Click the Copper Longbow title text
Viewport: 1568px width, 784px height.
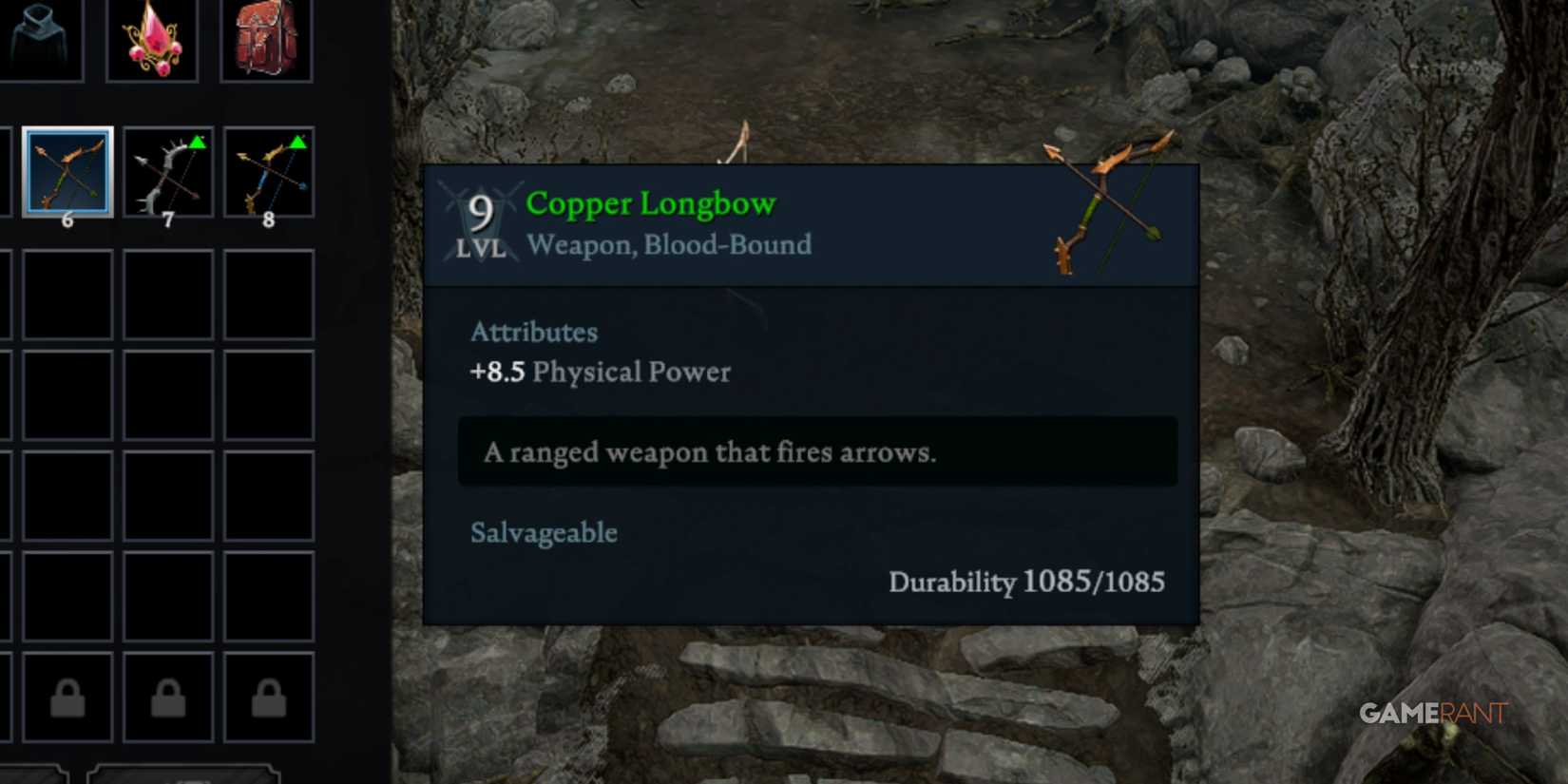(650, 202)
